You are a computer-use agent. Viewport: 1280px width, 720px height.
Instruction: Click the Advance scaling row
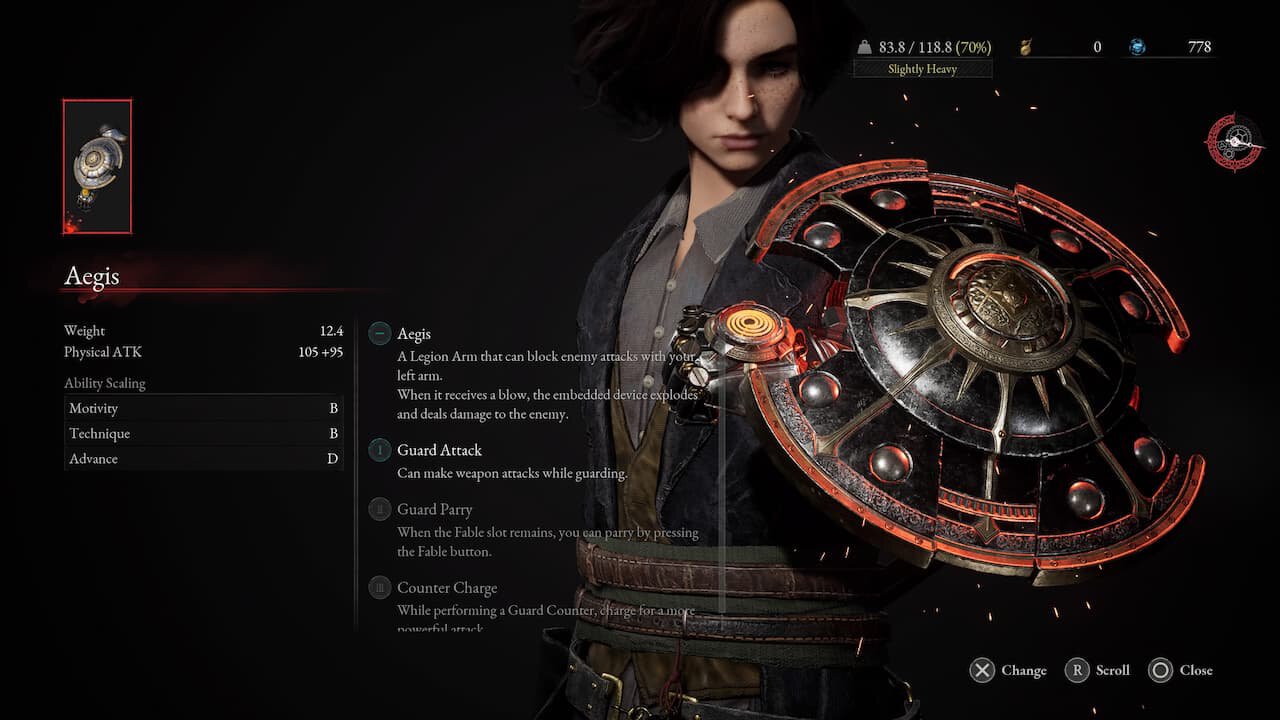[x=203, y=459]
